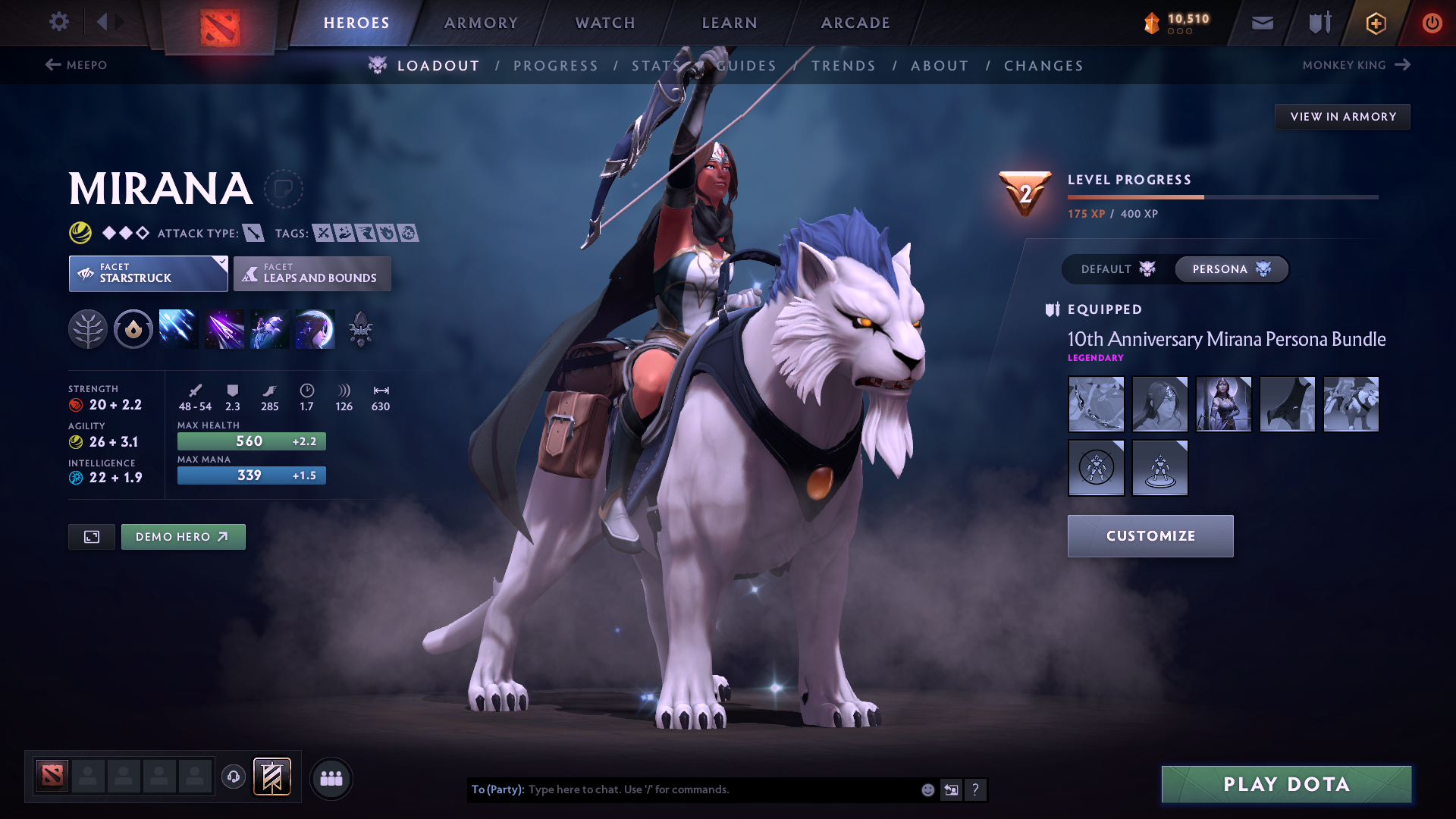1456x819 pixels.
Task: Click the Leap ability icon
Action: coord(270,328)
